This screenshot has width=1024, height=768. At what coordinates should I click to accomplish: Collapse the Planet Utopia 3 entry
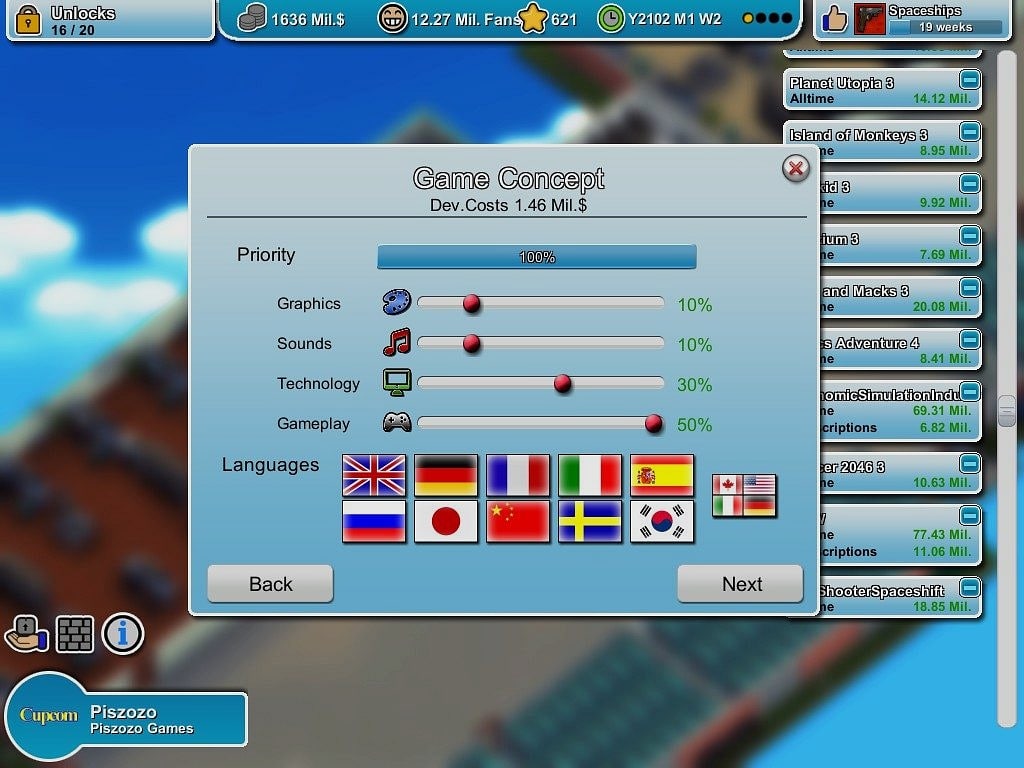[970, 80]
